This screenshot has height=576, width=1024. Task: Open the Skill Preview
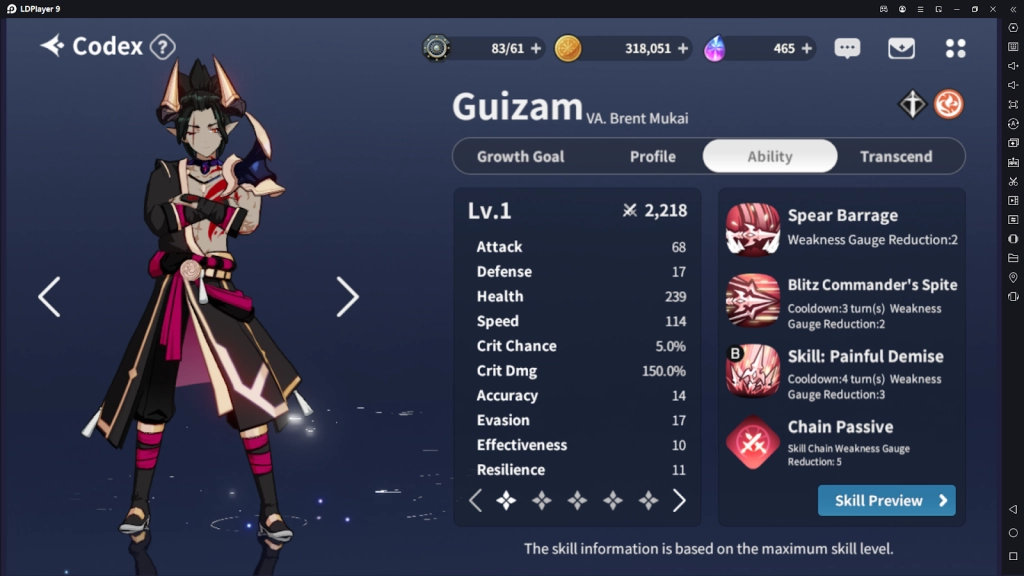point(886,500)
